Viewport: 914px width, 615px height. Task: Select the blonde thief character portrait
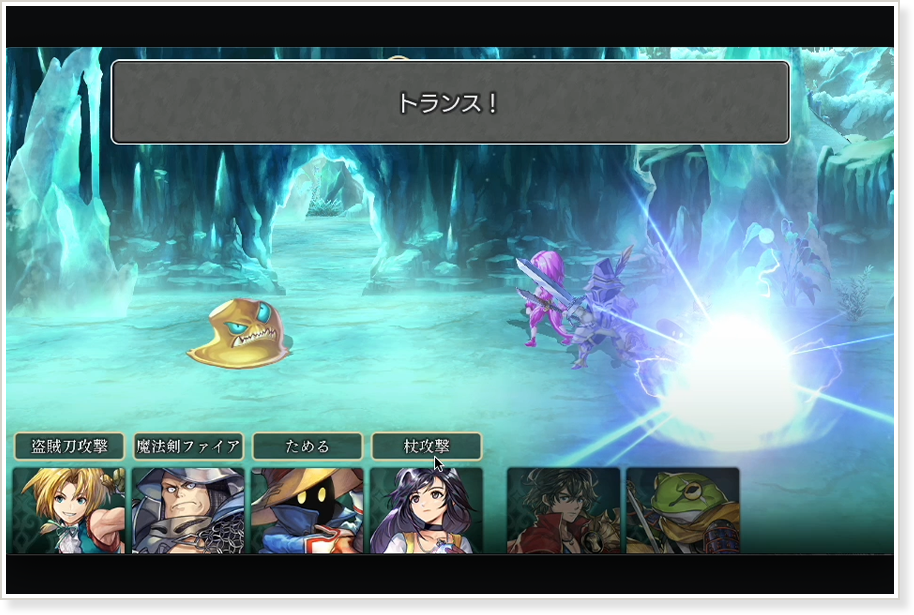[69, 510]
